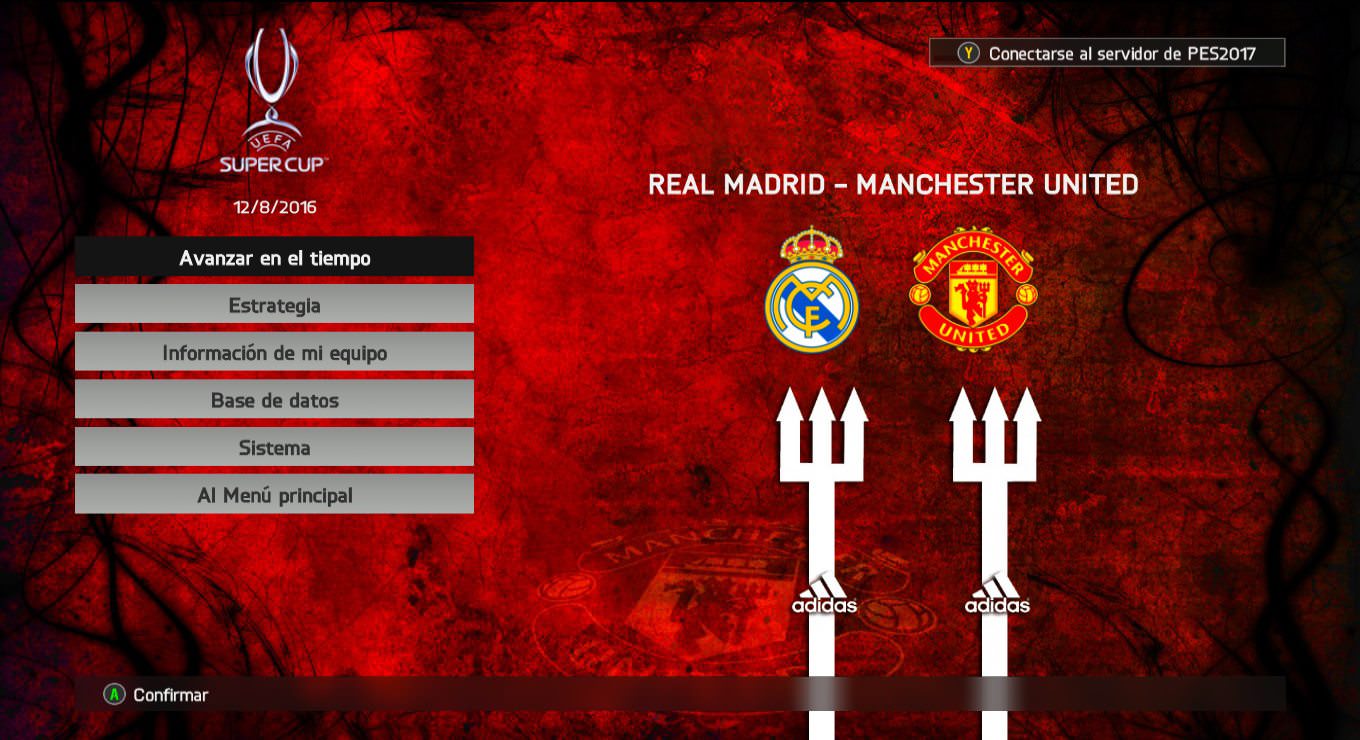Return via Al Menú principal
Image resolution: width=1360 pixels, height=740 pixels.
click(x=274, y=495)
